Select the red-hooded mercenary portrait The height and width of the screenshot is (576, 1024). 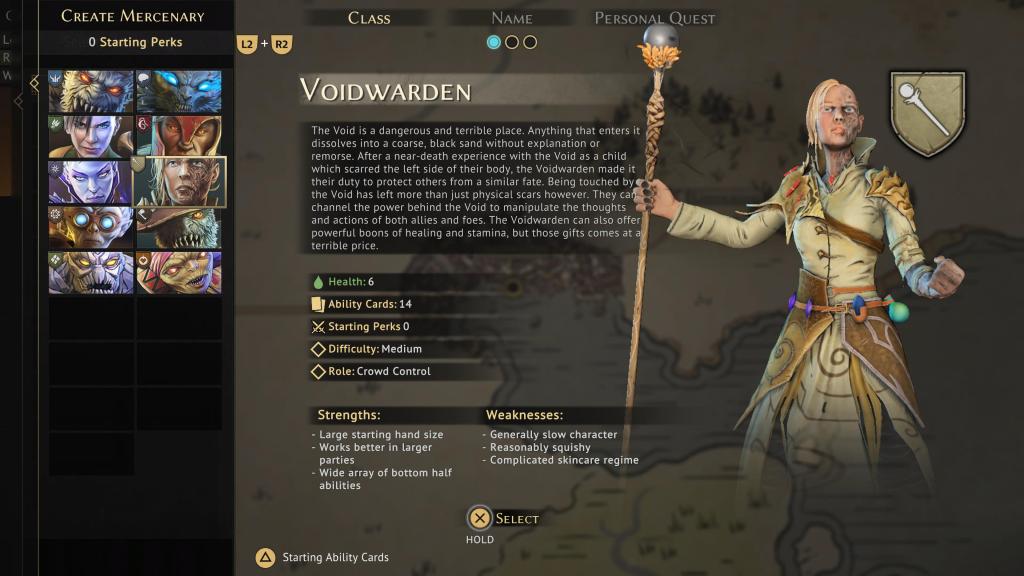click(x=179, y=137)
